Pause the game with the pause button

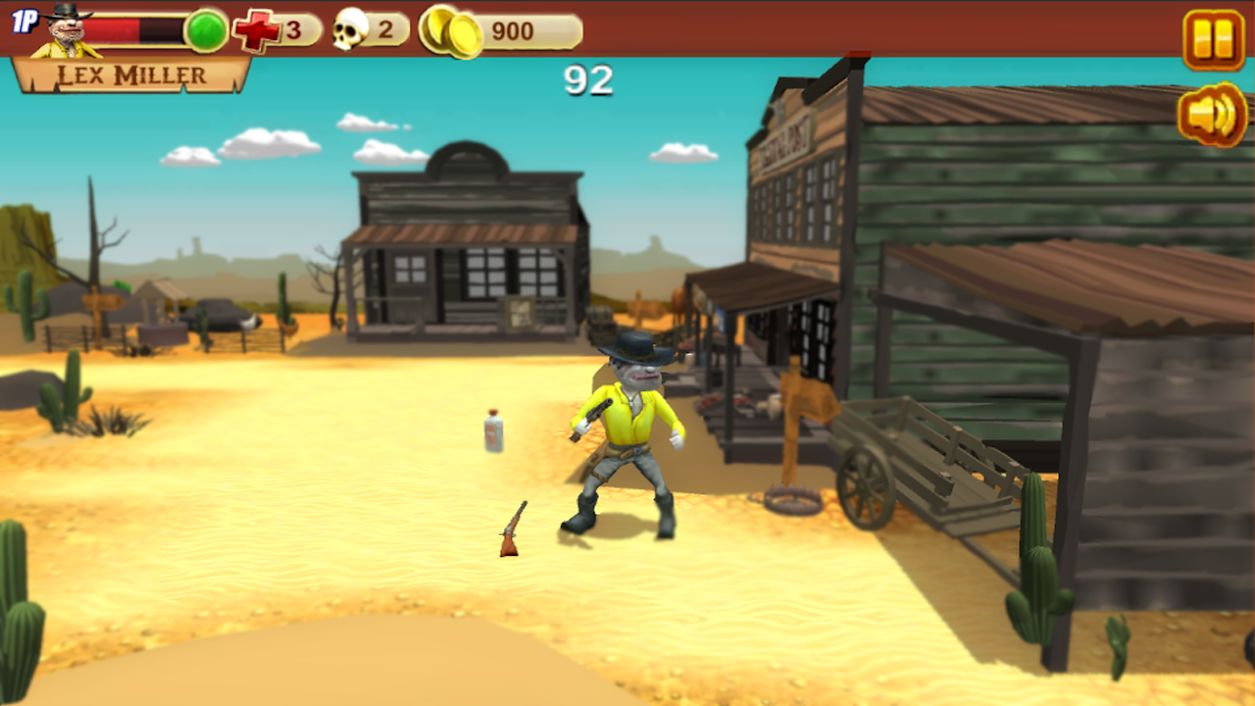1213,39
